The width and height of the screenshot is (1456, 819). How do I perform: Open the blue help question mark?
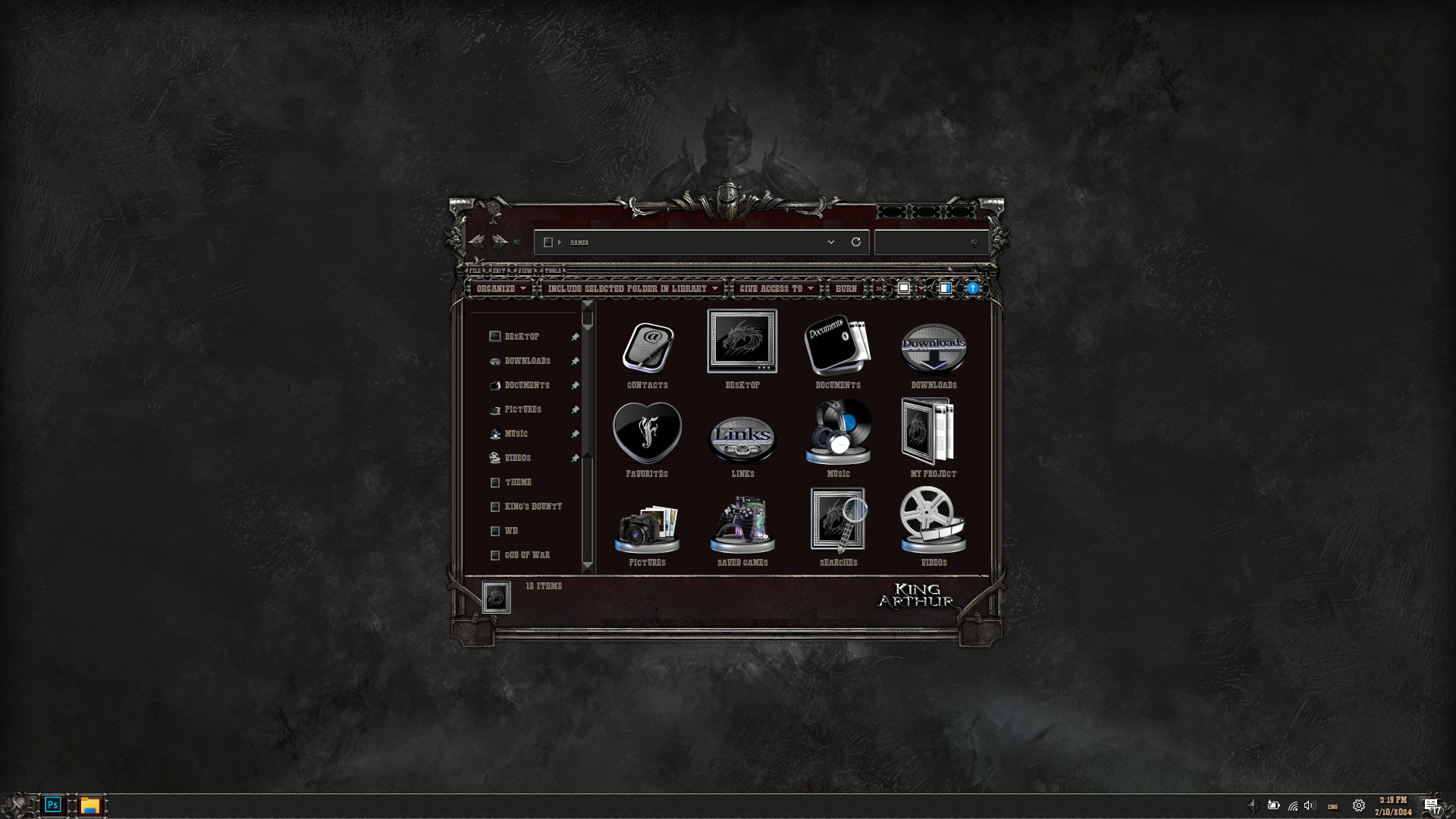coord(972,288)
